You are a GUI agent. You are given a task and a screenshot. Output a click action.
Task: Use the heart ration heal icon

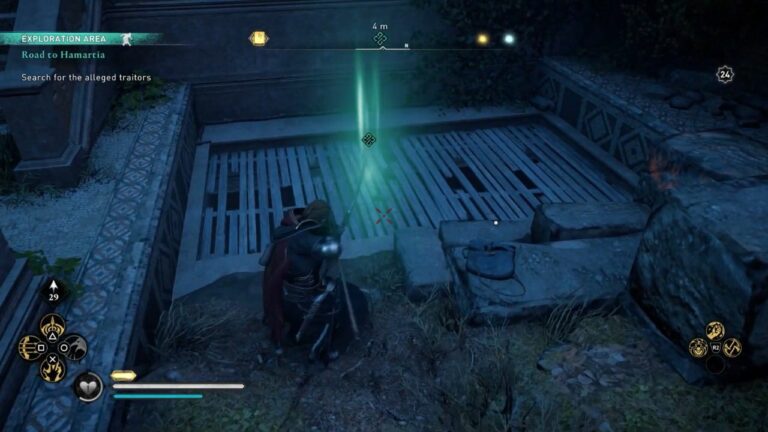(88, 385)
